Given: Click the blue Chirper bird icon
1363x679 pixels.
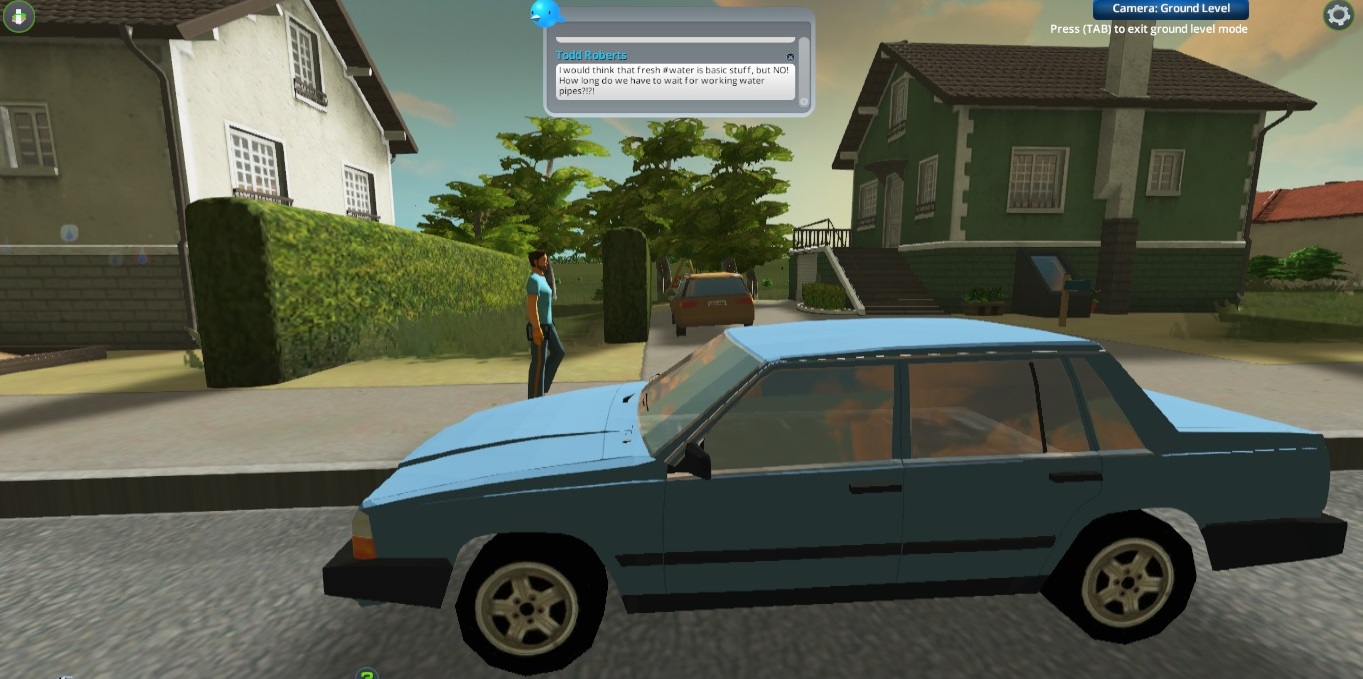Looking at the screenshot, I should click(x=546, y=13).
